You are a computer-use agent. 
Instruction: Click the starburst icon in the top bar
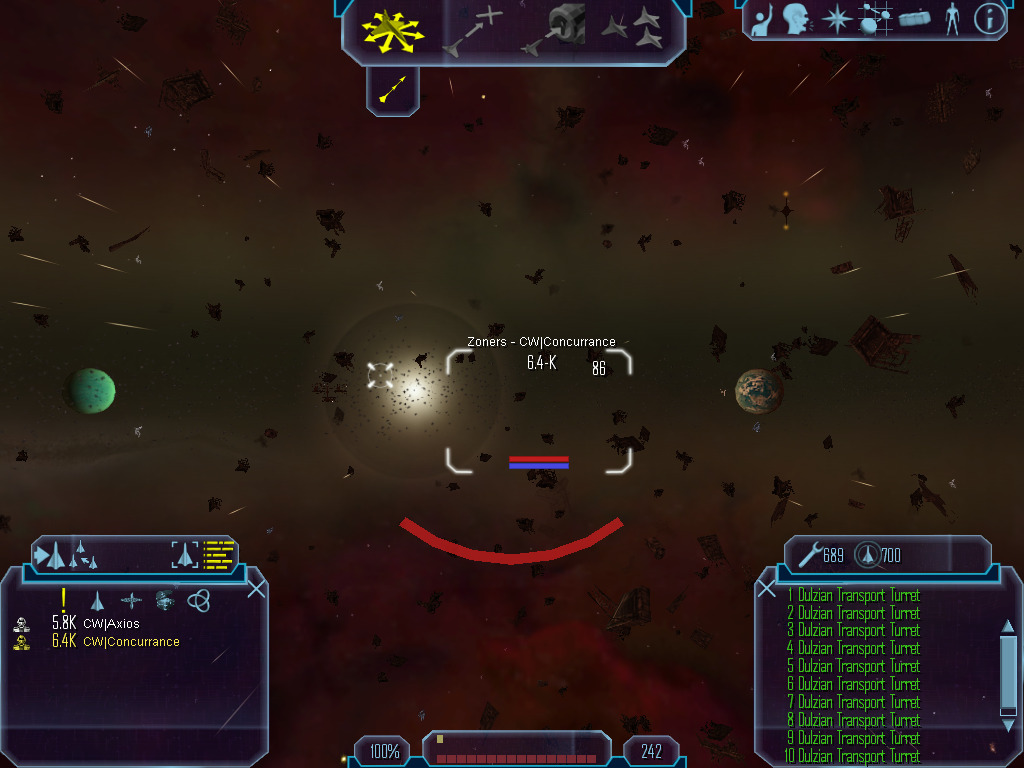(835, 19)
